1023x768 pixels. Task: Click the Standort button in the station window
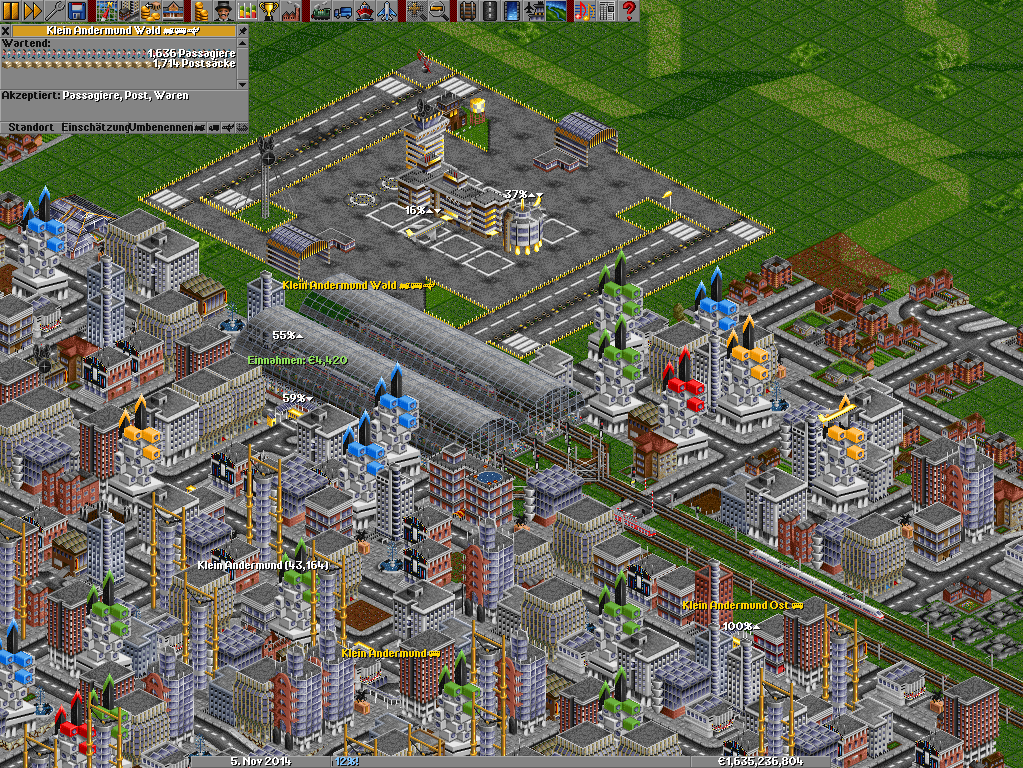click(x=31, y=127)
